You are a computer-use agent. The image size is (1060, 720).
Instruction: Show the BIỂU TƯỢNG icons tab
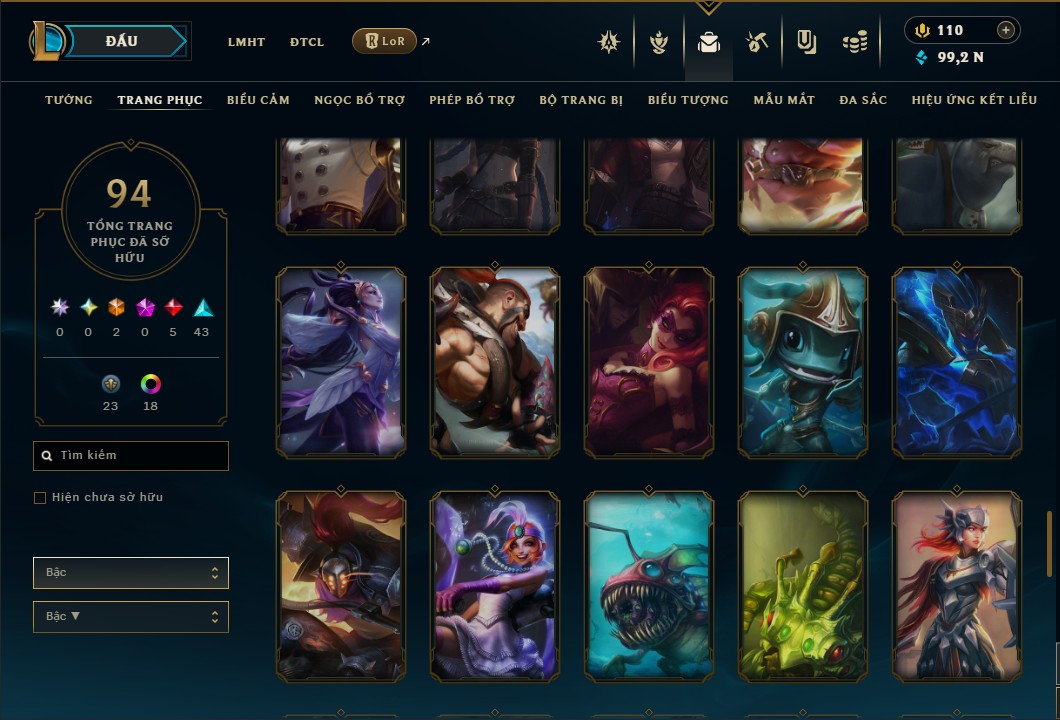(x=688, y=100)
